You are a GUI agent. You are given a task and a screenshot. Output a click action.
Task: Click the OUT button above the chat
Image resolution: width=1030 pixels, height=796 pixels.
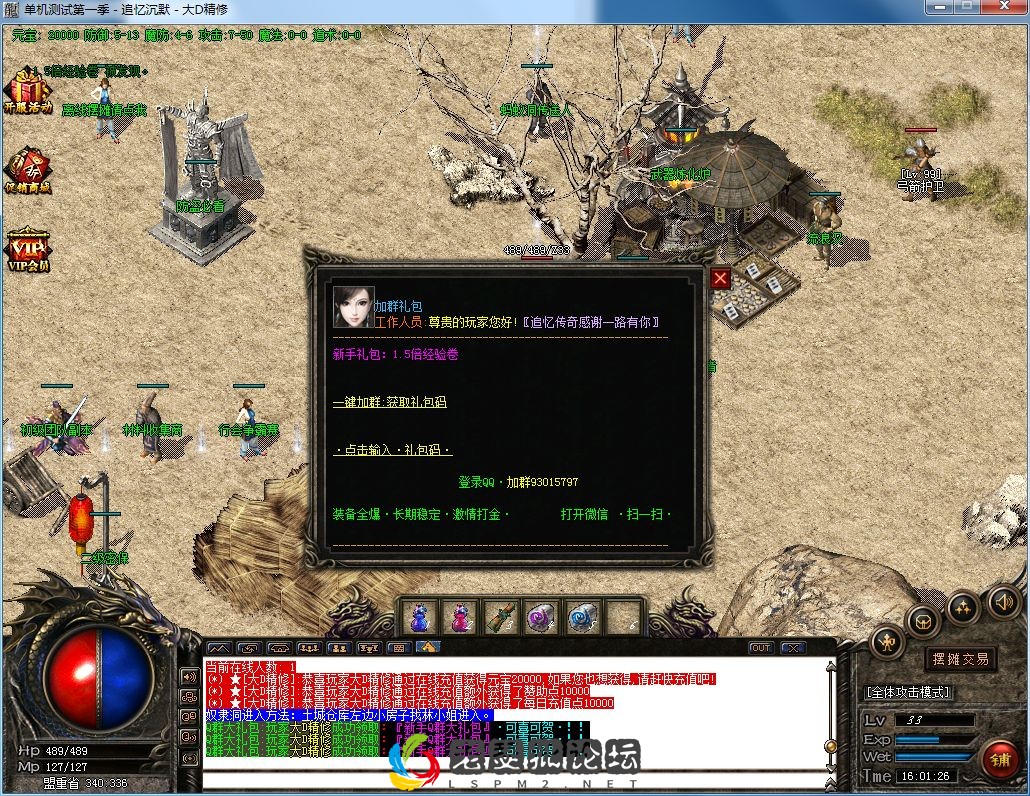(761, 648)
